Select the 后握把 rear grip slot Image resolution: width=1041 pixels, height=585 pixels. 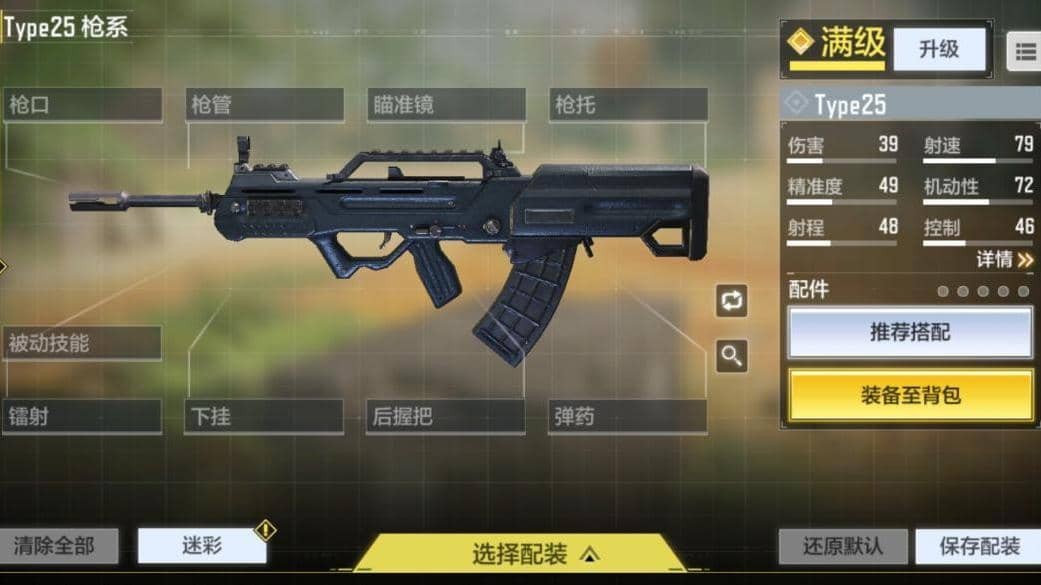[x=446, y=417]
